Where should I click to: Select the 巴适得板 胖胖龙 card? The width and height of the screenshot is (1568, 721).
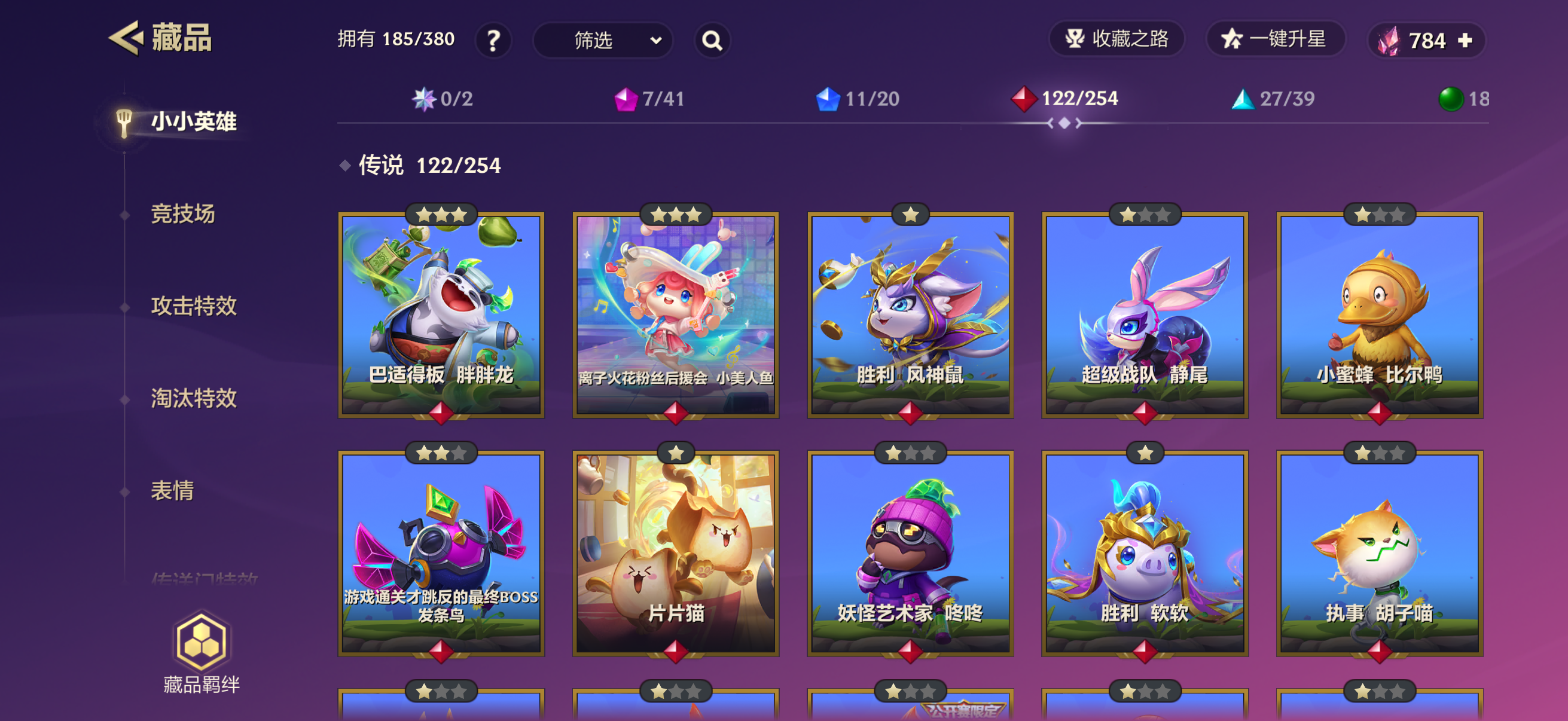coord(441,315)
